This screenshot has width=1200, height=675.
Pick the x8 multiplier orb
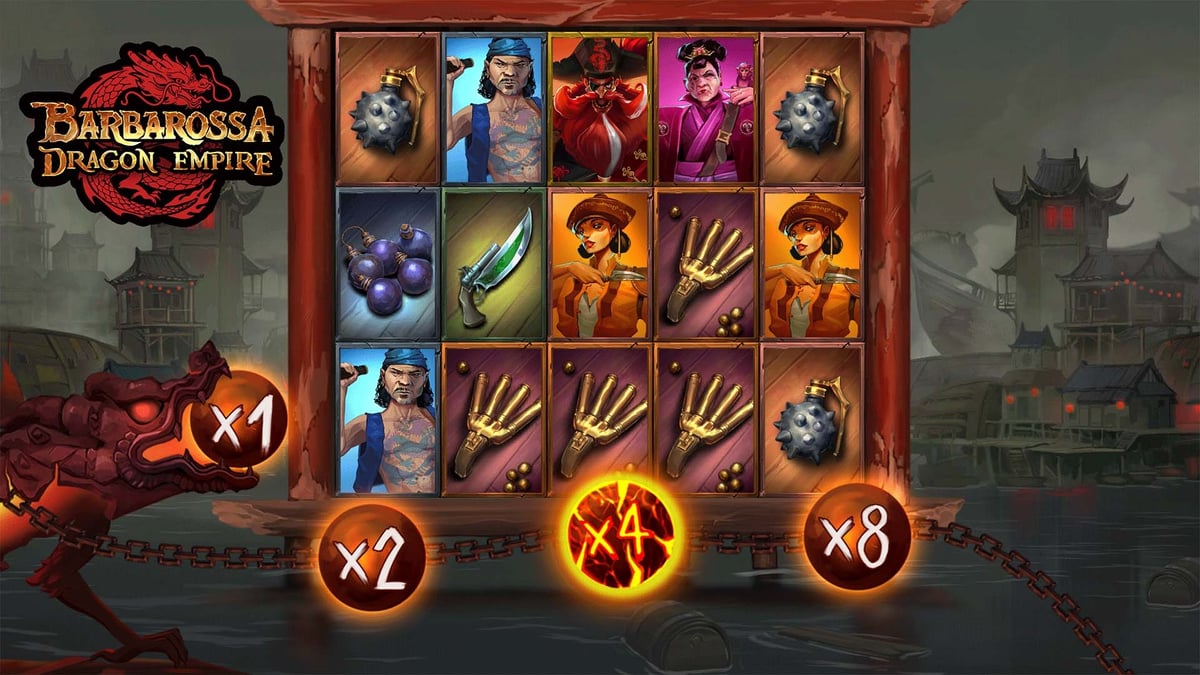tap(857, 537)
